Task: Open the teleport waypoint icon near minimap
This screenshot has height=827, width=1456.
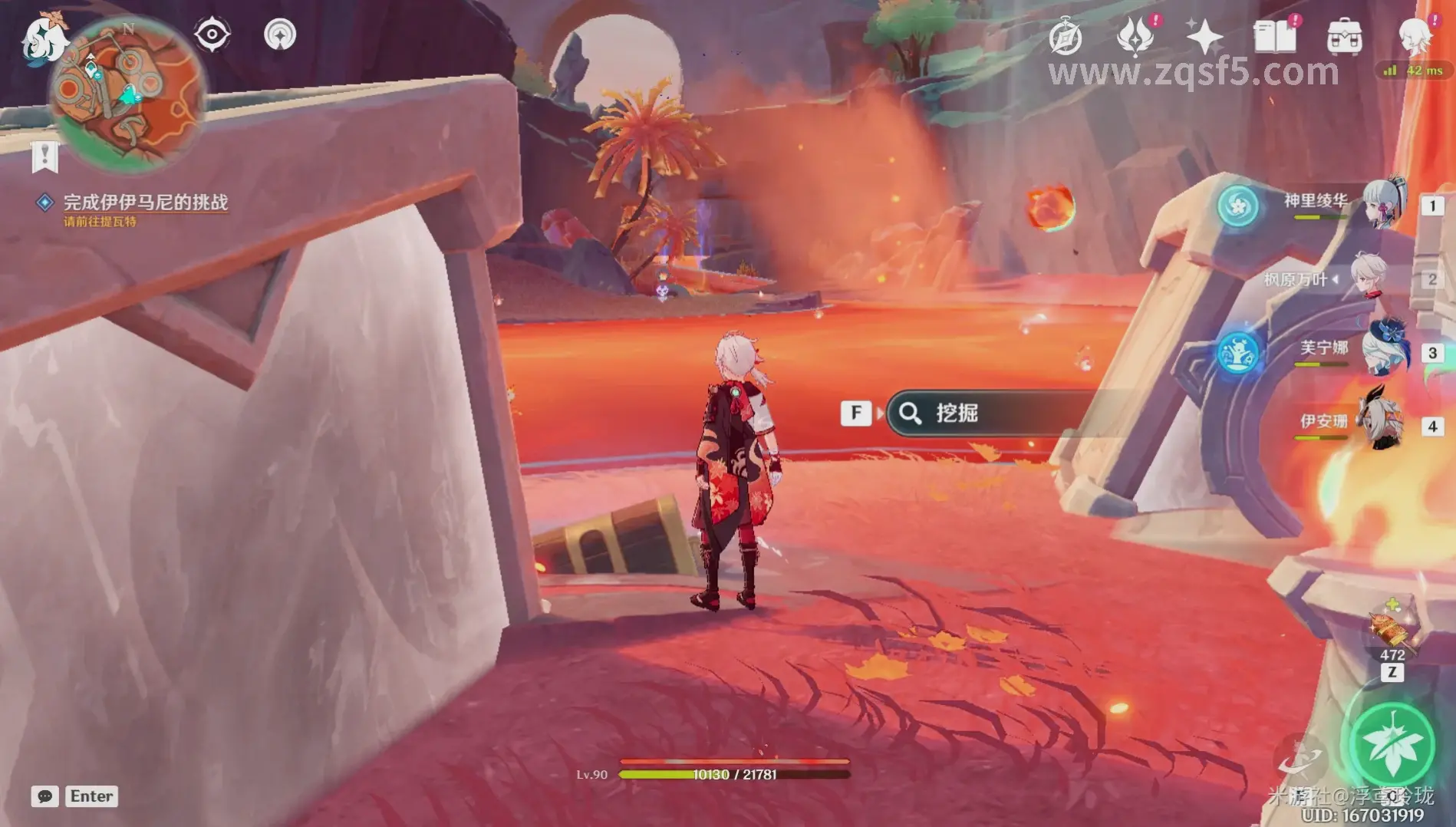Action: 280,35
